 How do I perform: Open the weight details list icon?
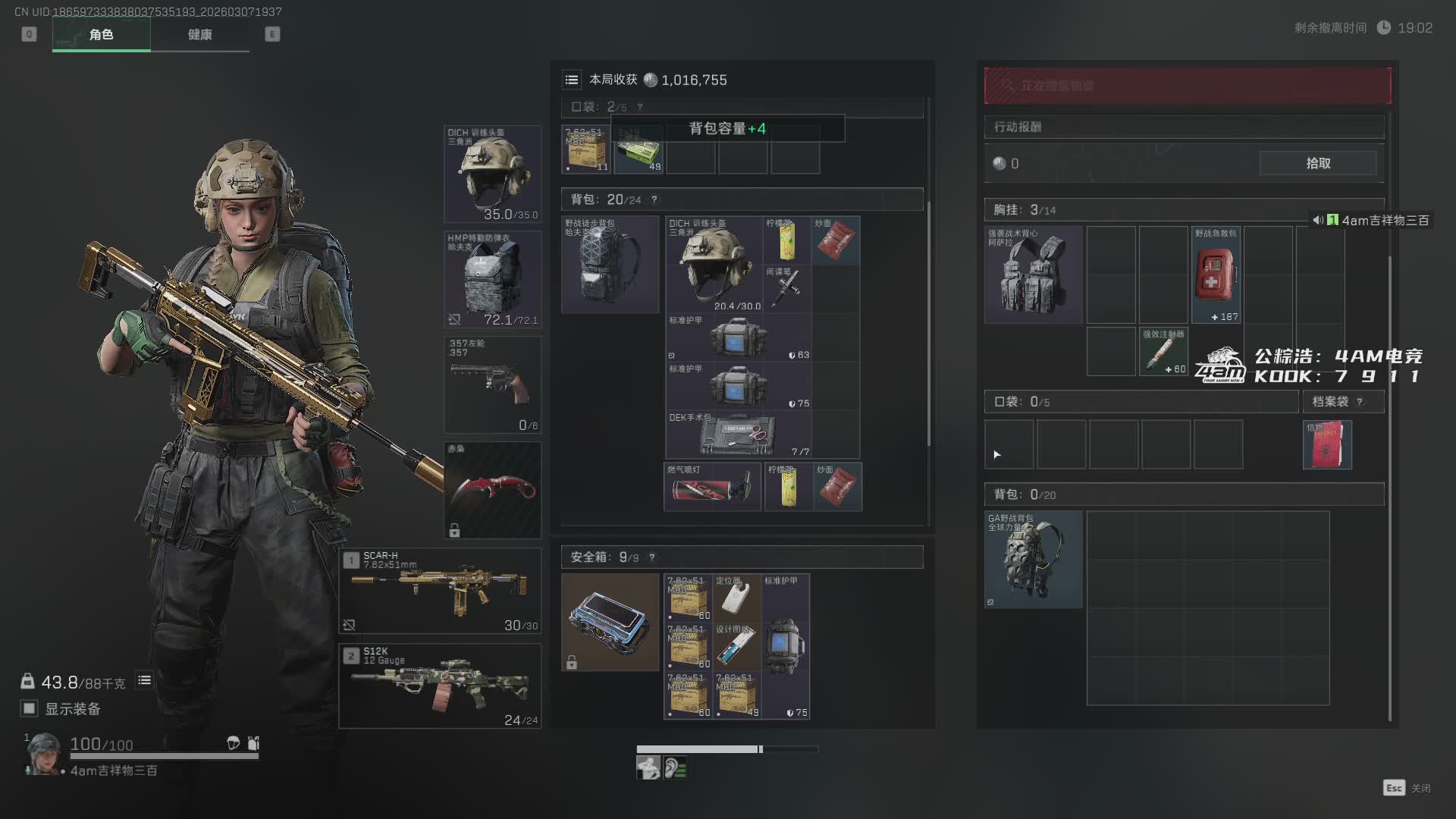[144, 680]
